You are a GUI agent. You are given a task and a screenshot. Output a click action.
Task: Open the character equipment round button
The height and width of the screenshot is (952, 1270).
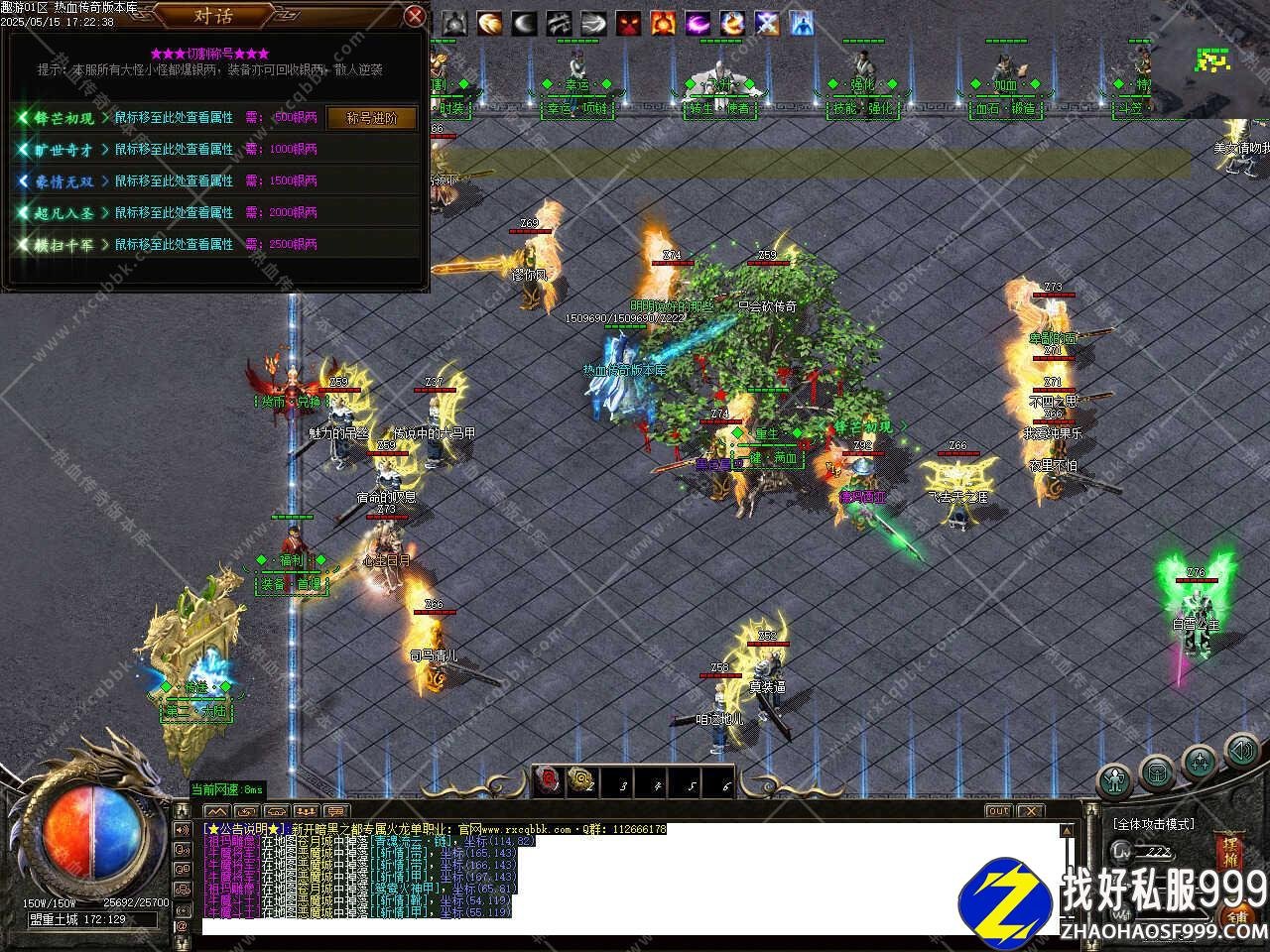[1115, 780]
